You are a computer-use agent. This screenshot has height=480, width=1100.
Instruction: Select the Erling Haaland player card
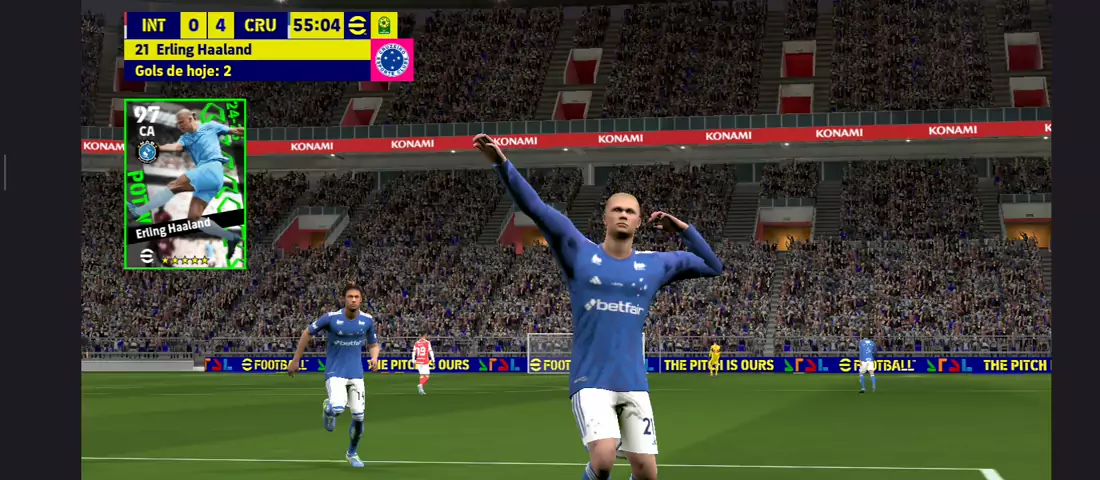pos(185,184)
